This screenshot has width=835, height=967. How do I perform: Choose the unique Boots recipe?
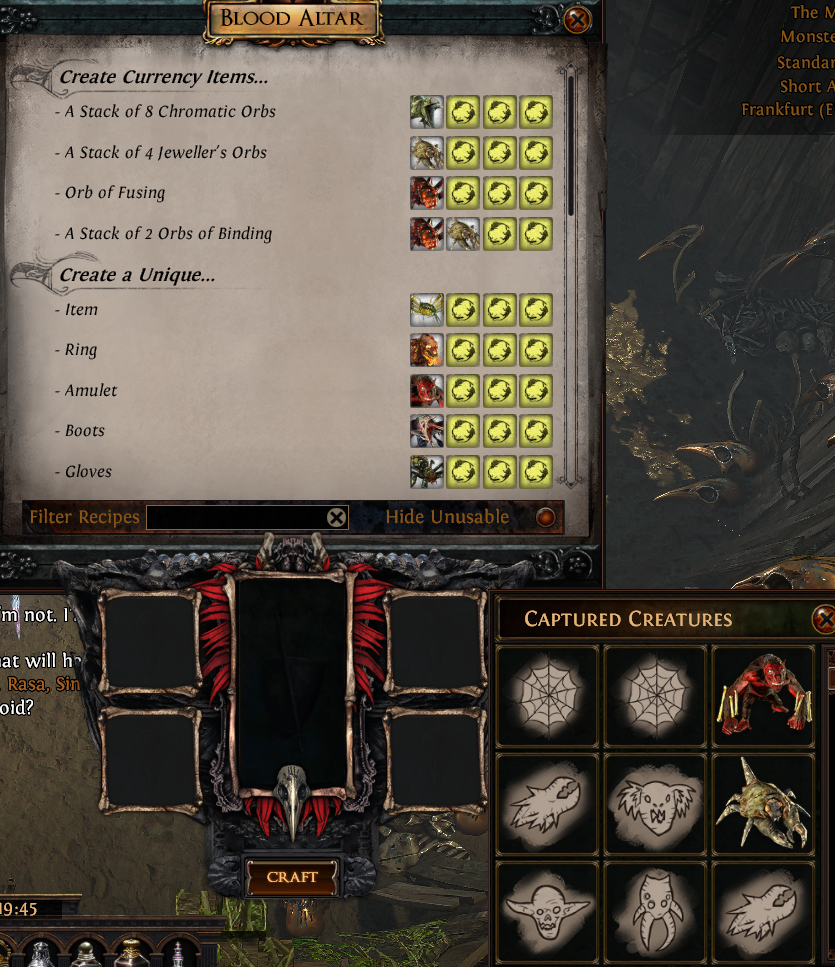[x=85, y=431]
